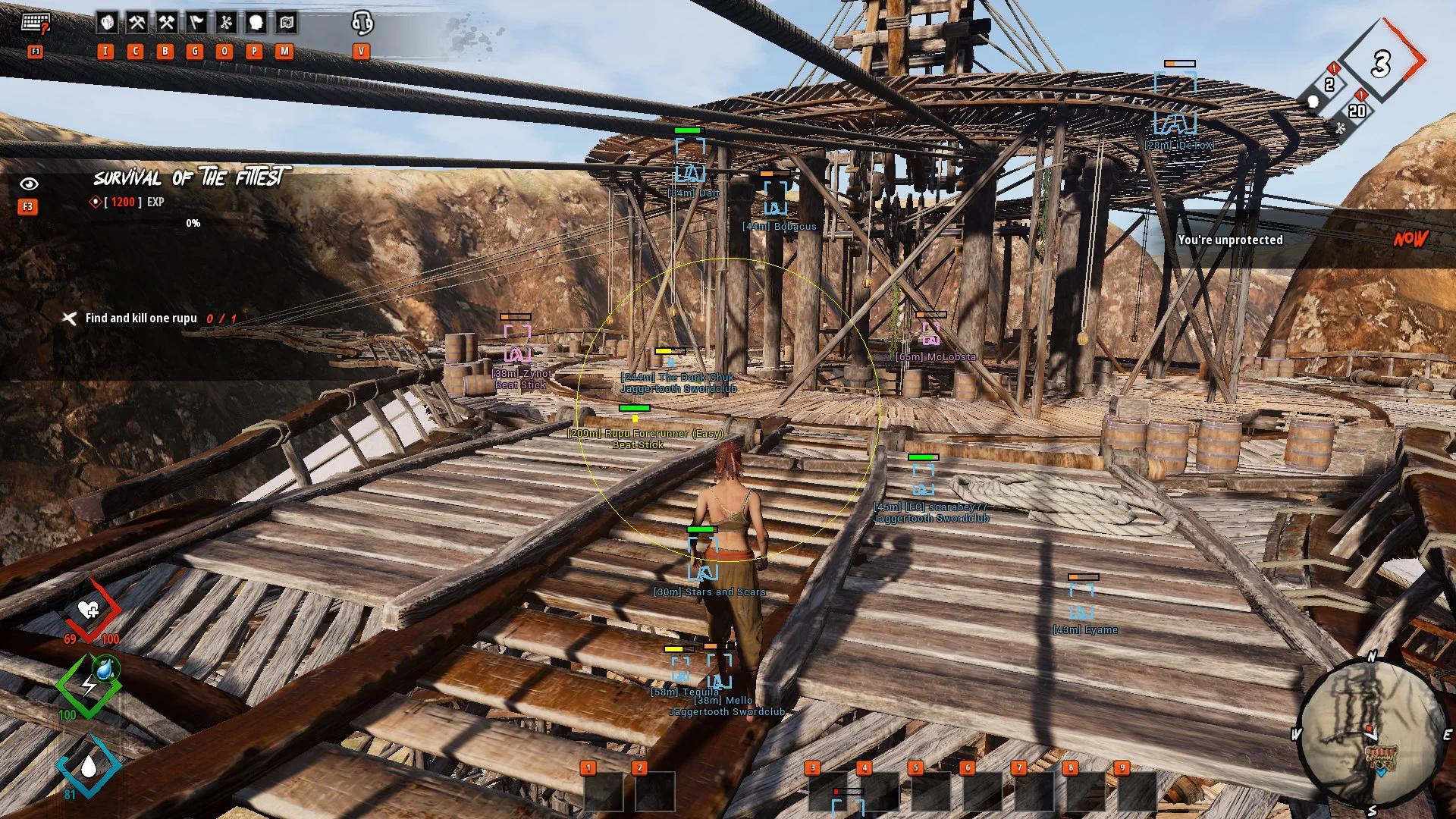The image size is (1456, 819).
Task: Open the guild flag icon
Action: pos(196,23)
